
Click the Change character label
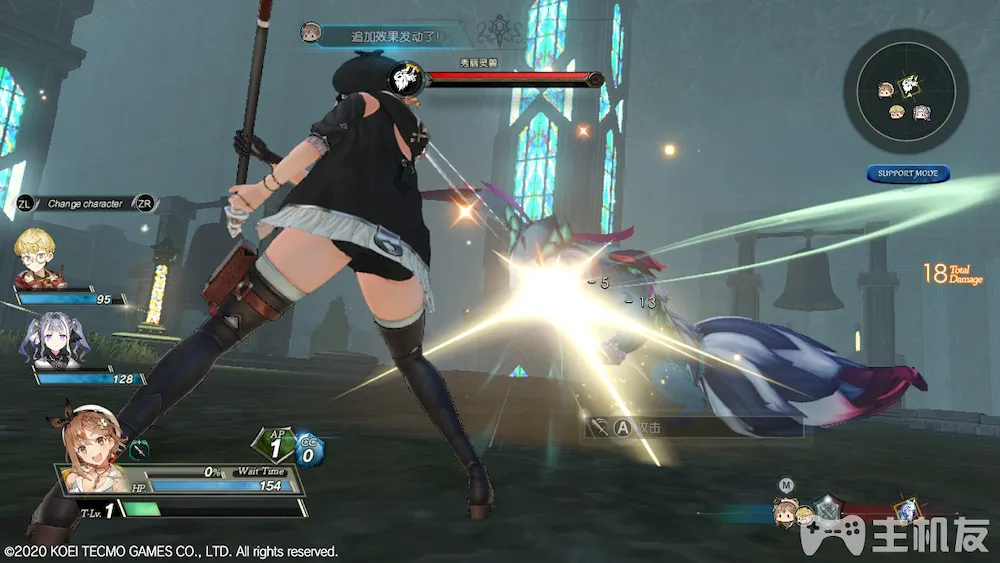[85, 204]
